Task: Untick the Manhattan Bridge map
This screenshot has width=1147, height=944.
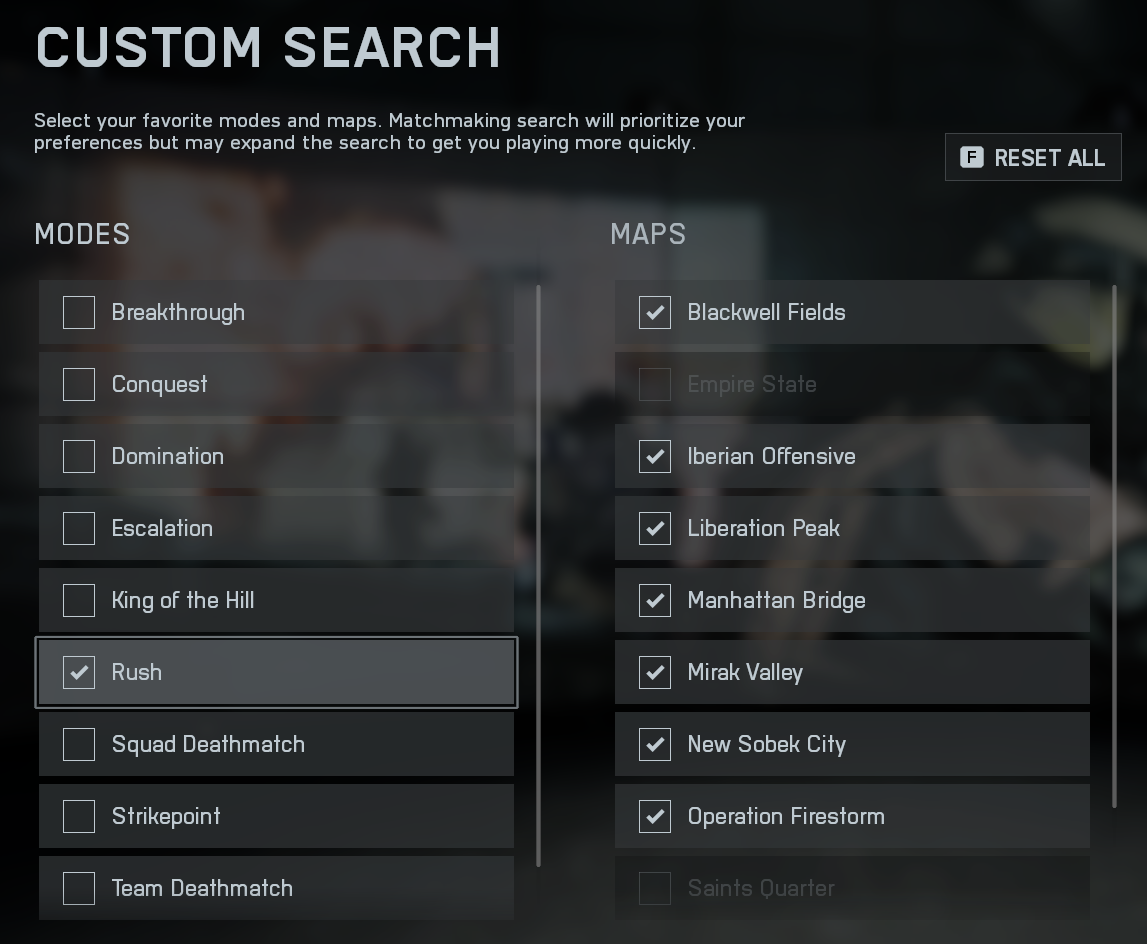Action: pos(655,600)
